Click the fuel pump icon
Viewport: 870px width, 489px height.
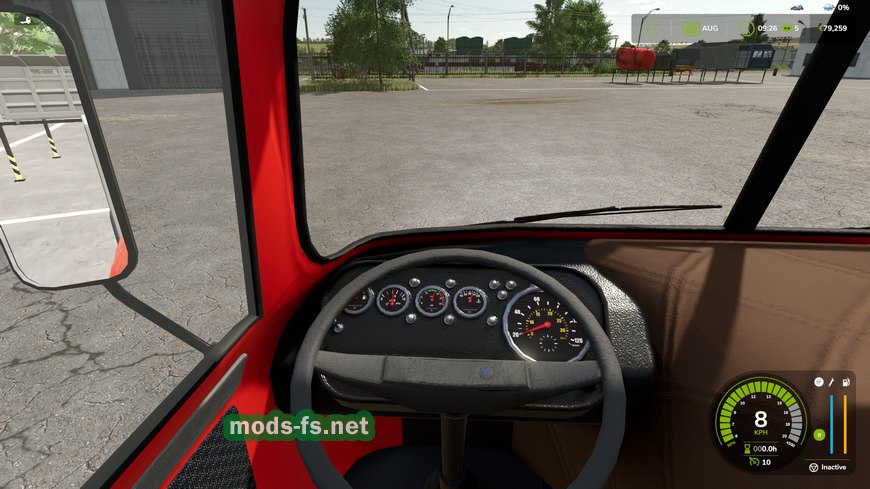(x=845, y=382)
